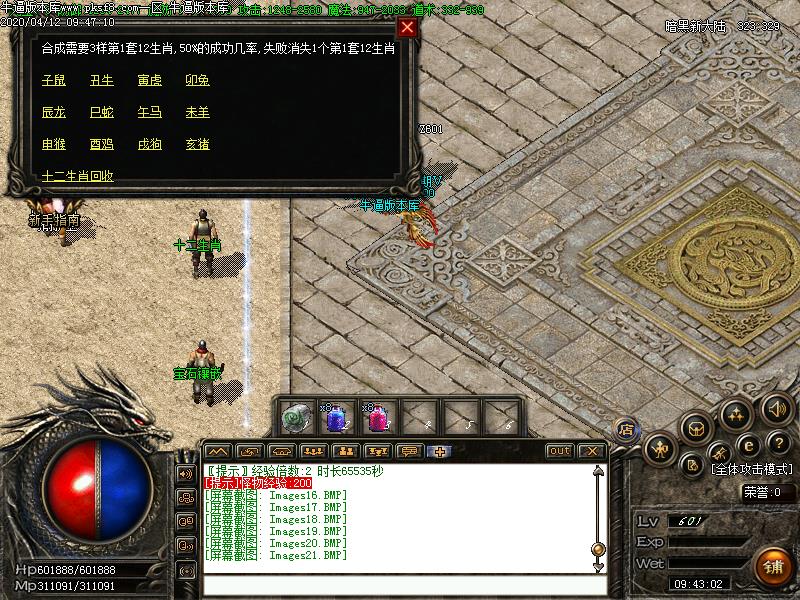Select the 辰龙 zodiac option

53,112
